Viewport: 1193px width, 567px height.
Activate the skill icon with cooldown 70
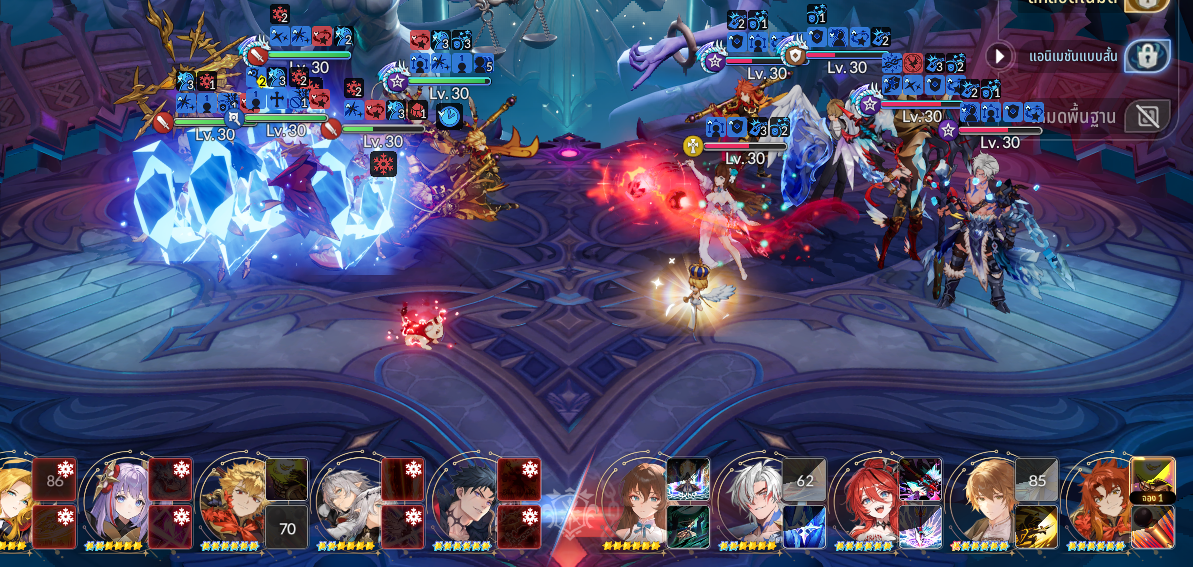pyautogui.click(x=287, y=527)
